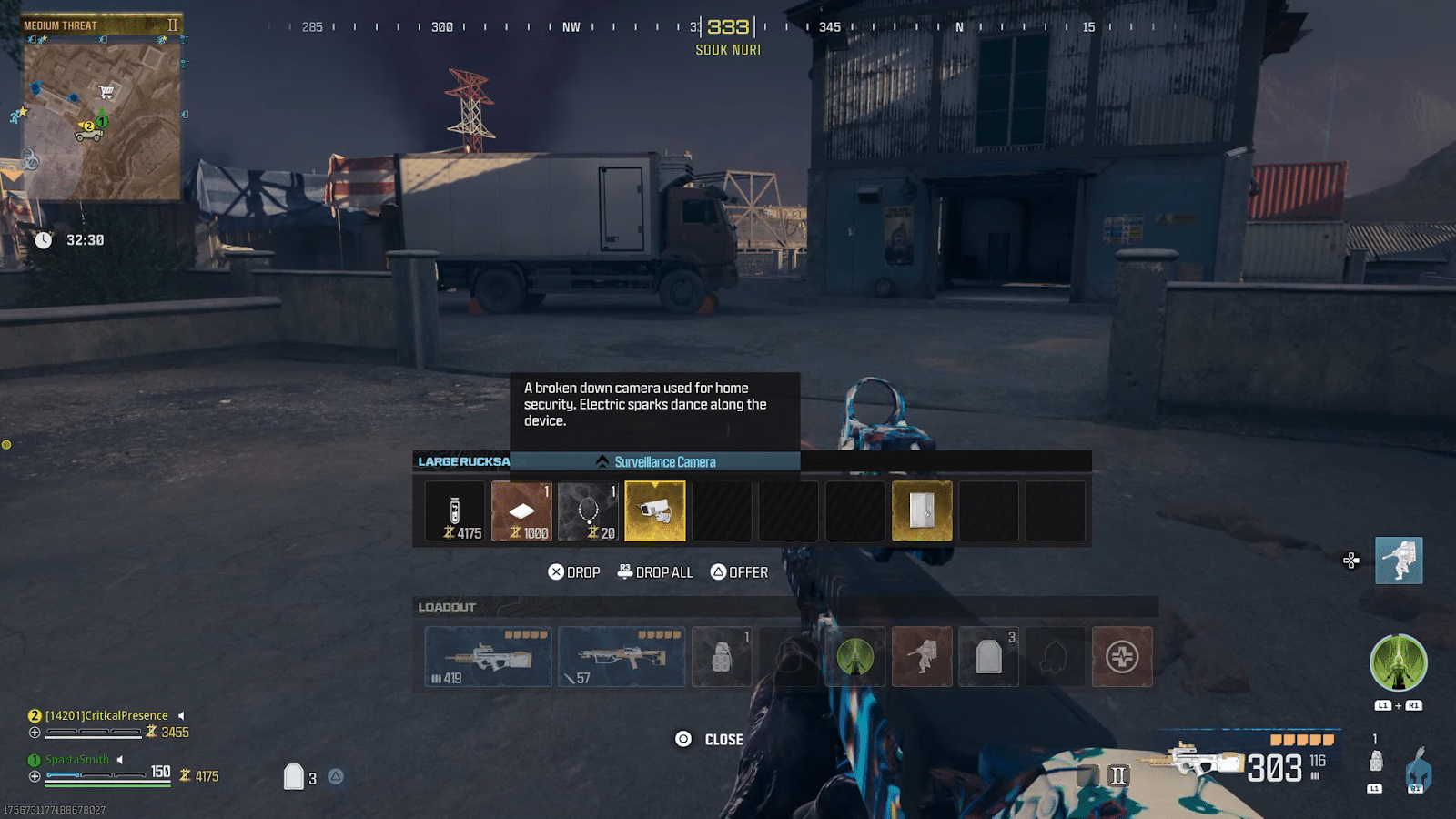Click the LARGE RUCKSACK header

(x=462, y=460)
